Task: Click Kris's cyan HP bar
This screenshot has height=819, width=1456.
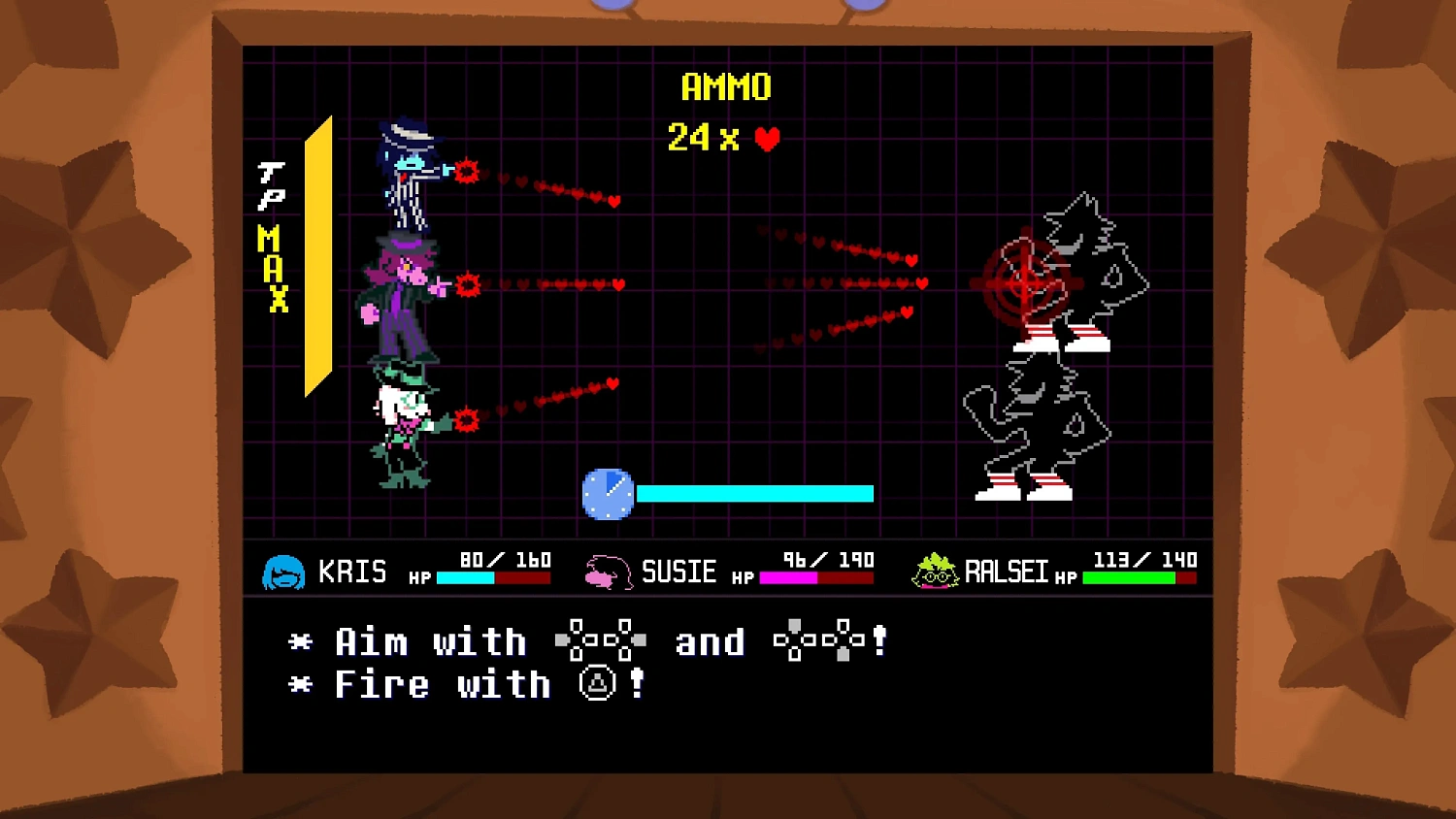Action: (464, 575)
